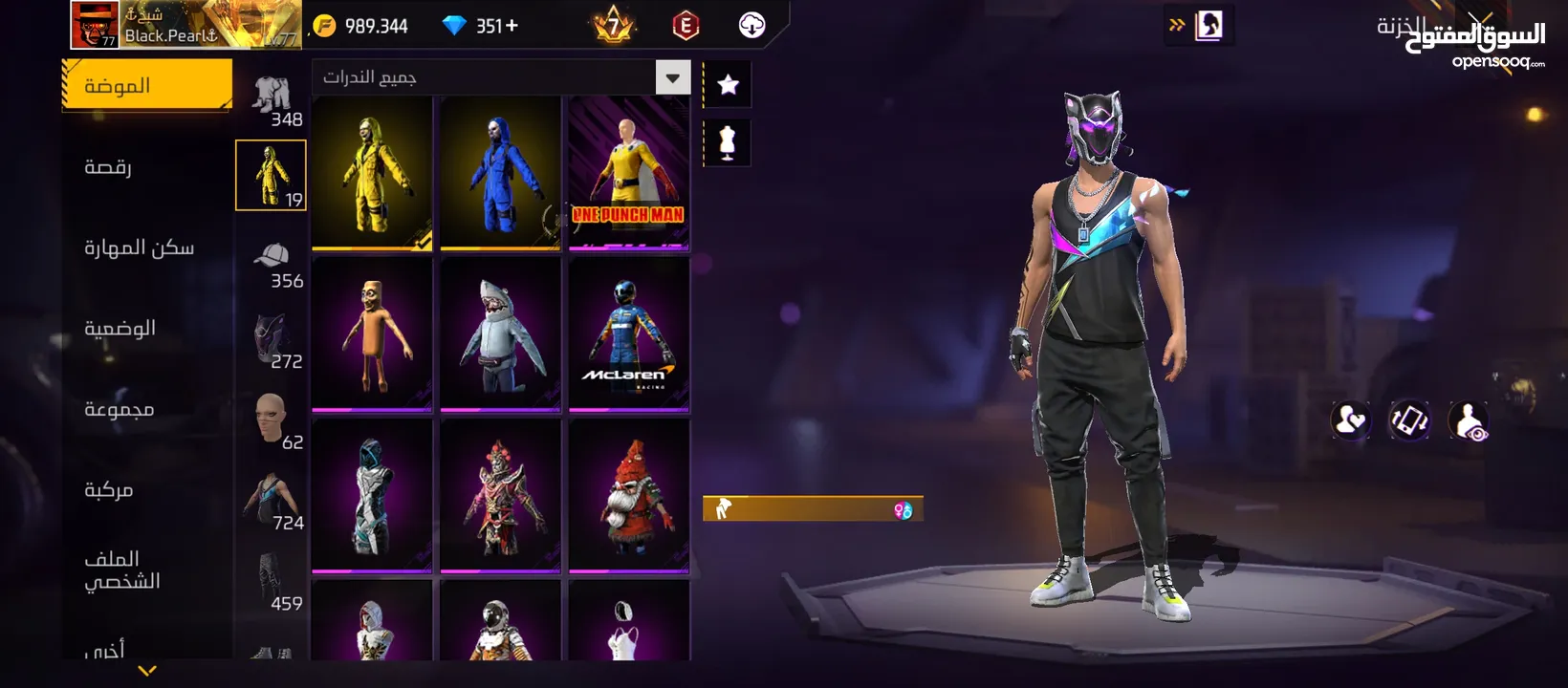Select the yellow hazmat suit bundle
This screenshot has width=1568, height=688.
[x=372, y=173]
